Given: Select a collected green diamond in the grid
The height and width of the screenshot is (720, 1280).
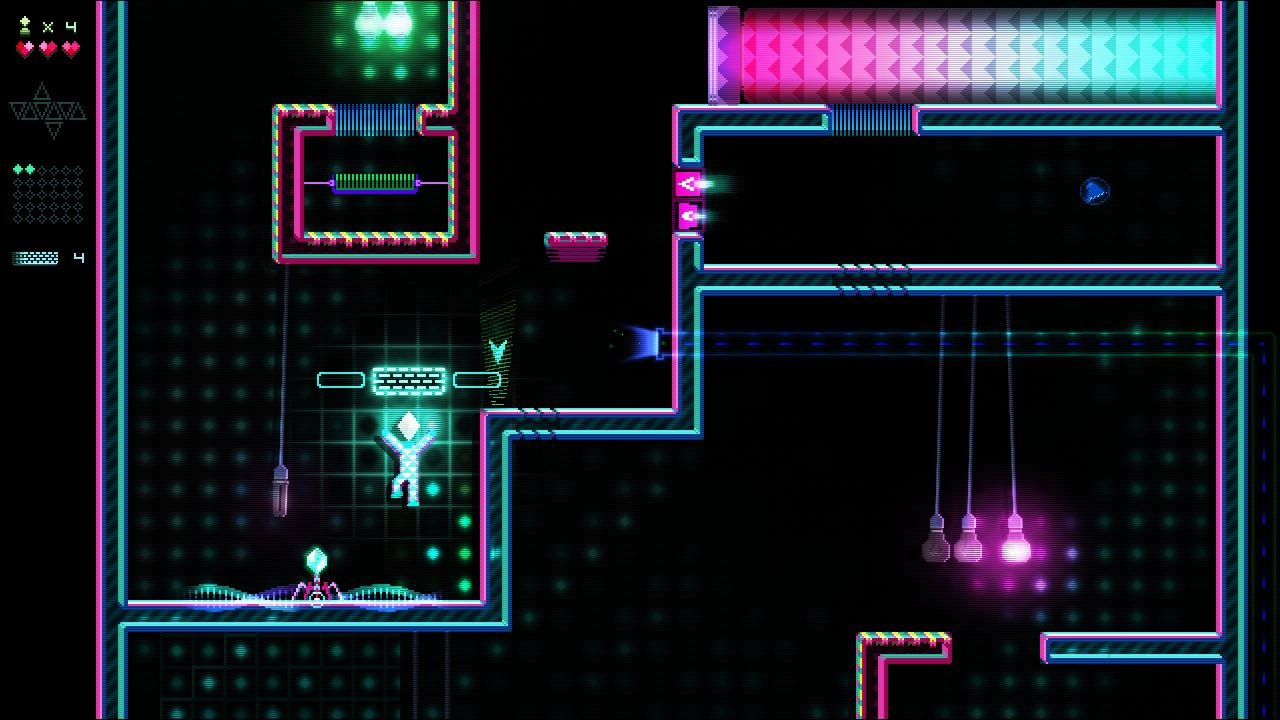Looking at the screenshot, I should pos(20,170).
